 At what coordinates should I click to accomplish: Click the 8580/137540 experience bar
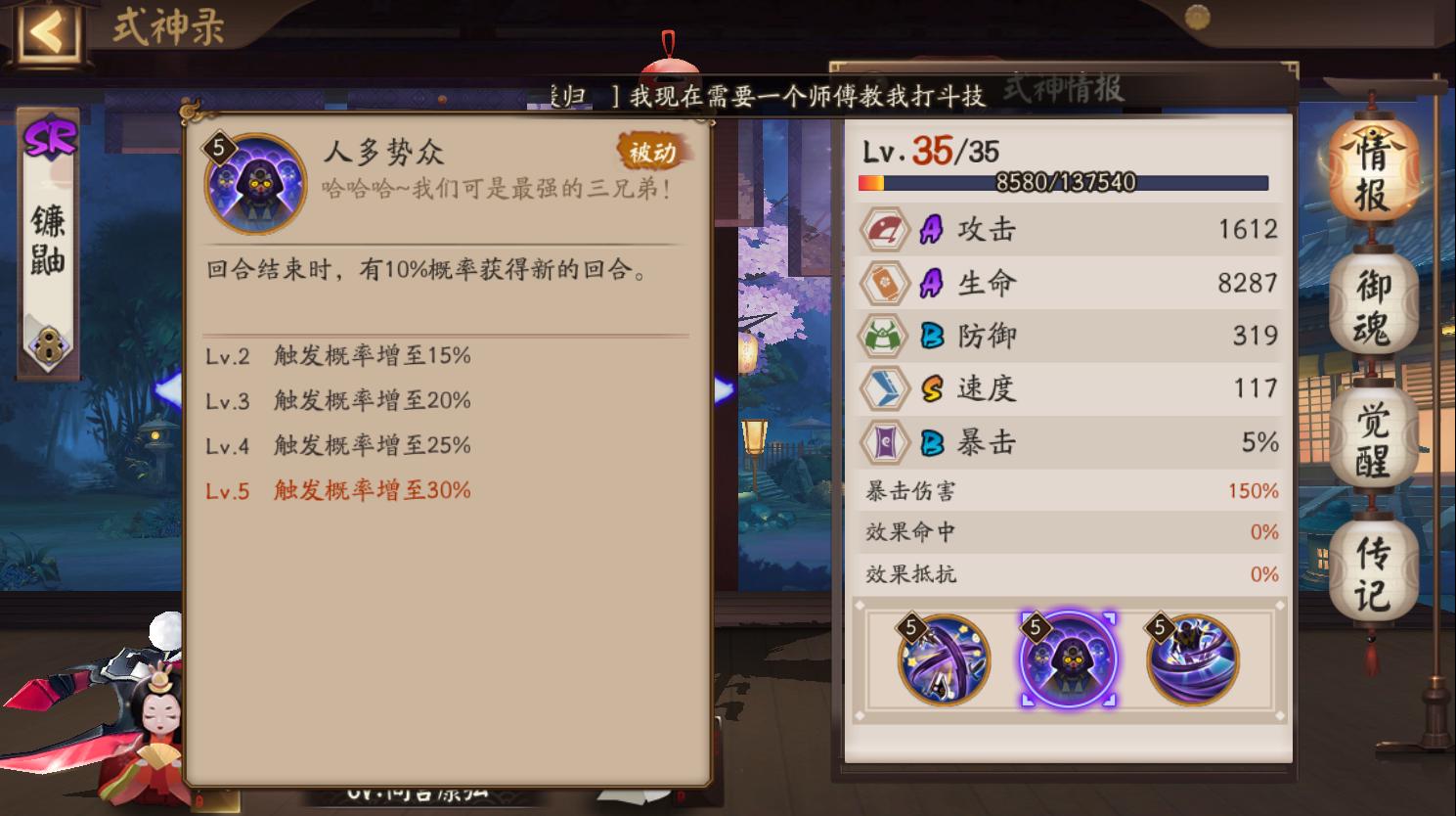pos(1065,181)
